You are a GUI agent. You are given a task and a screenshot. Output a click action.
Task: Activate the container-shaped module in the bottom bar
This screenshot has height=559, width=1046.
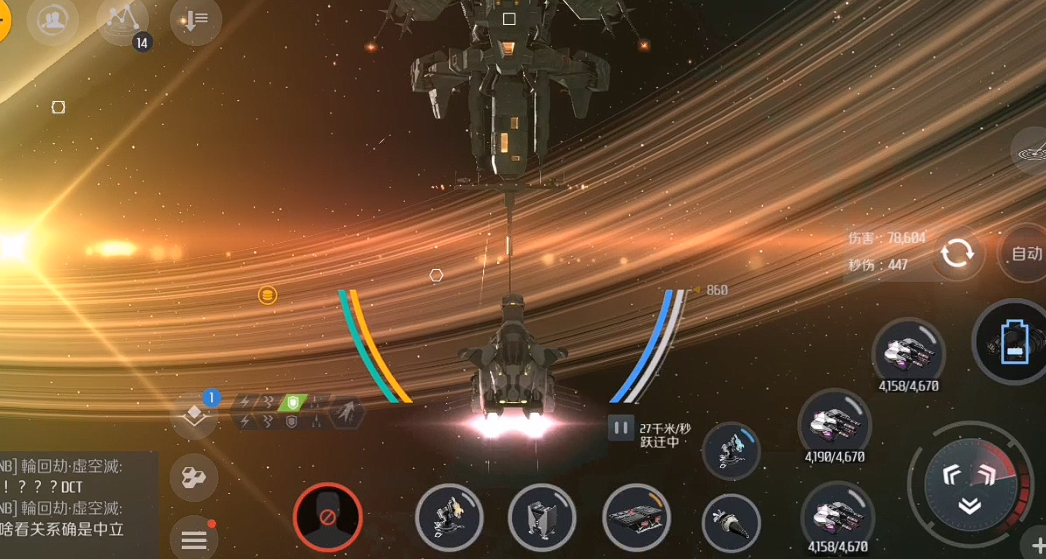tap(543, 517)
